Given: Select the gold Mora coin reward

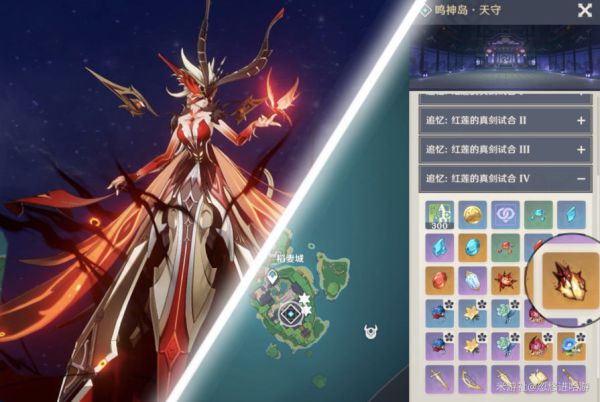Looking at the screenshot, I should [472, 213].
